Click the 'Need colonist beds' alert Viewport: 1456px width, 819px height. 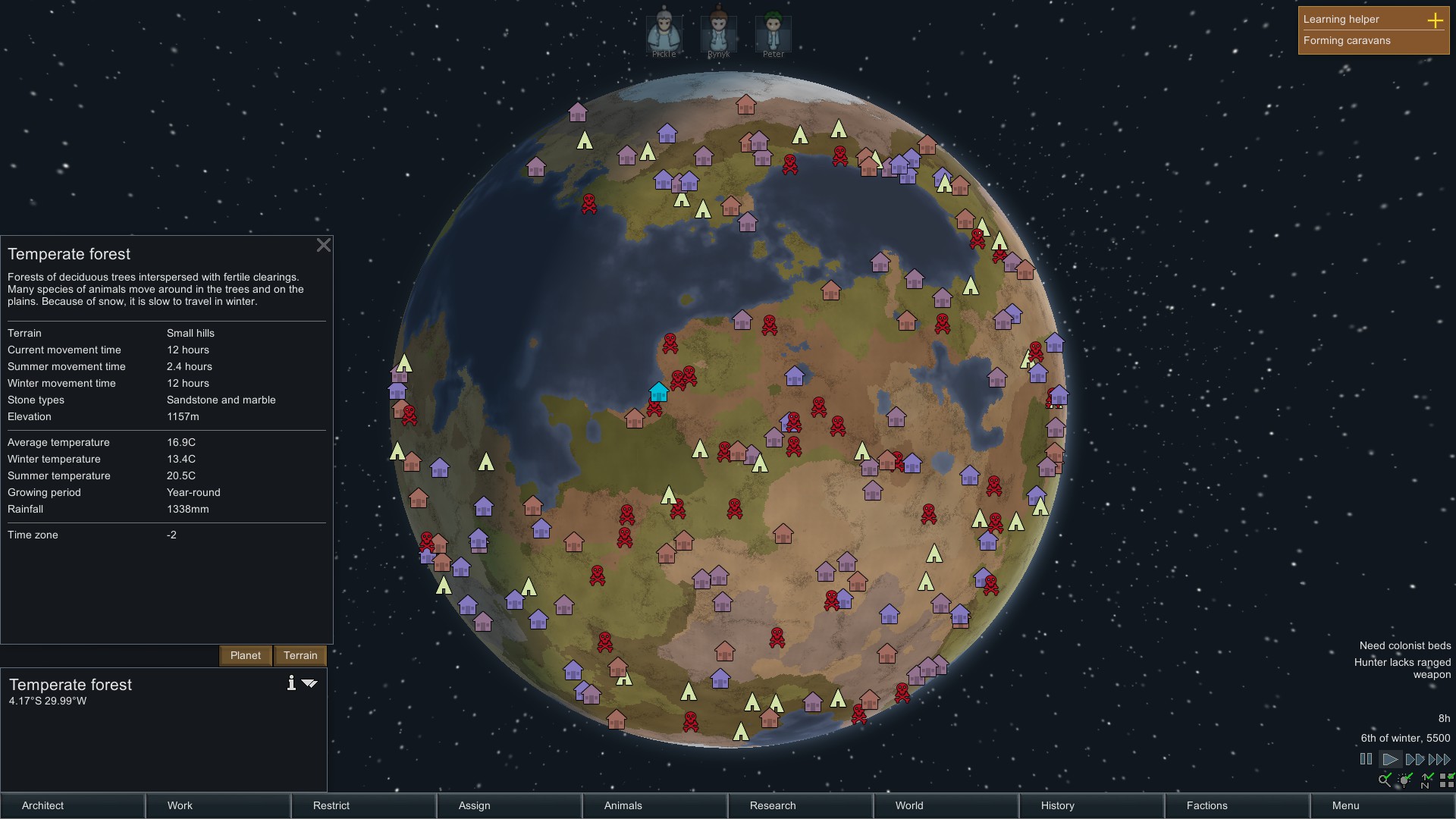1404,645
